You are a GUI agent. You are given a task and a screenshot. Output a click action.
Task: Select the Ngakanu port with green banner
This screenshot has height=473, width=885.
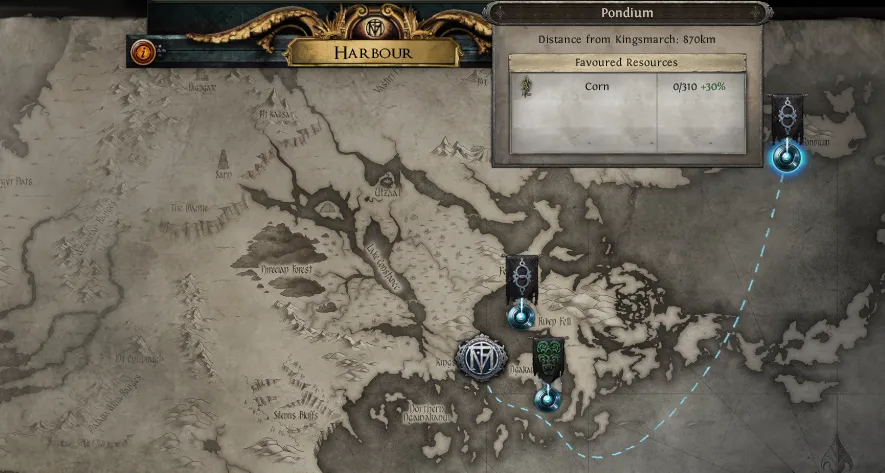tap(546, 398)
